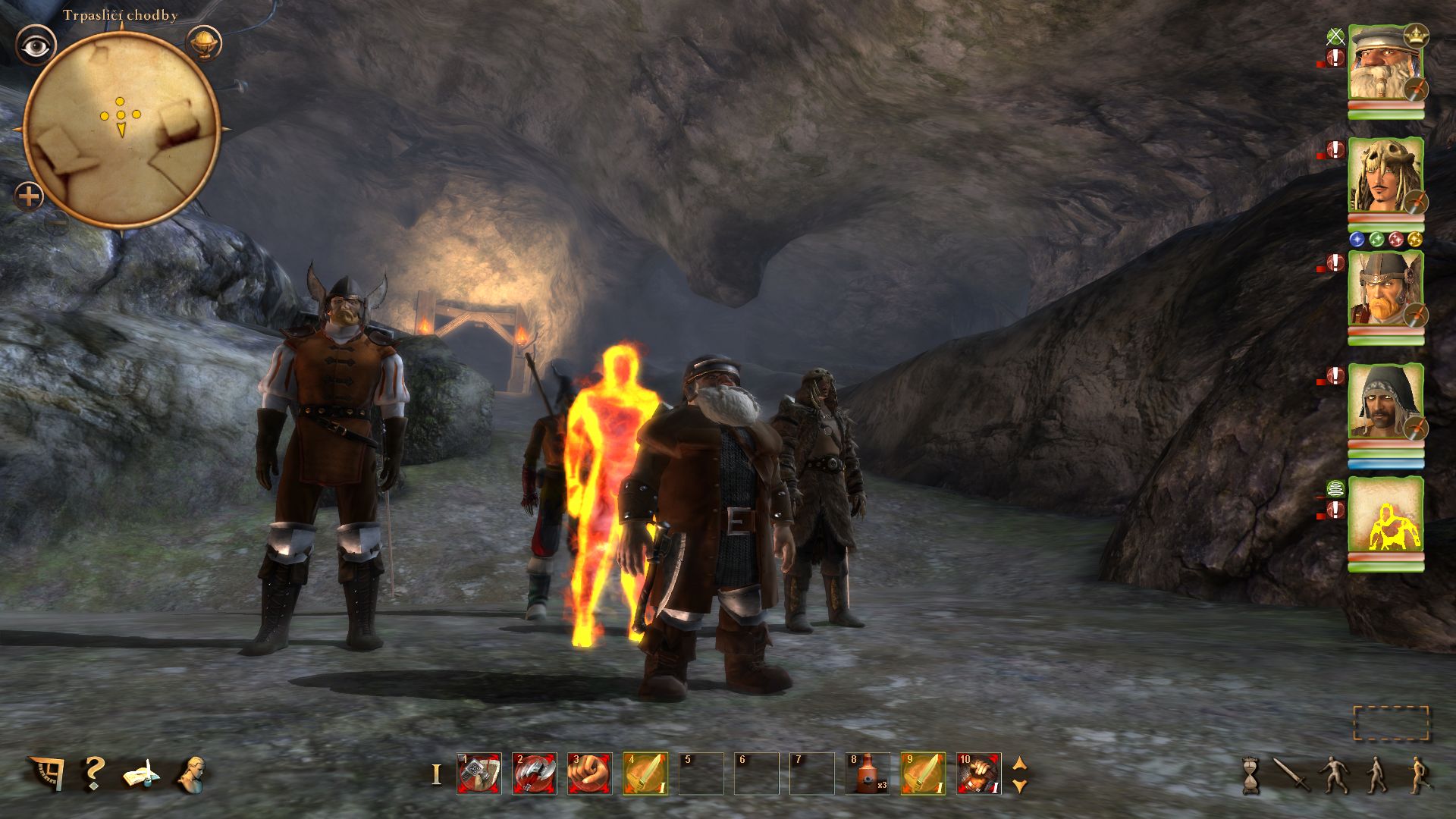Activate the dagger ability in slot 9
Screen dimensions: 1456x819
[x=923, y=773]
